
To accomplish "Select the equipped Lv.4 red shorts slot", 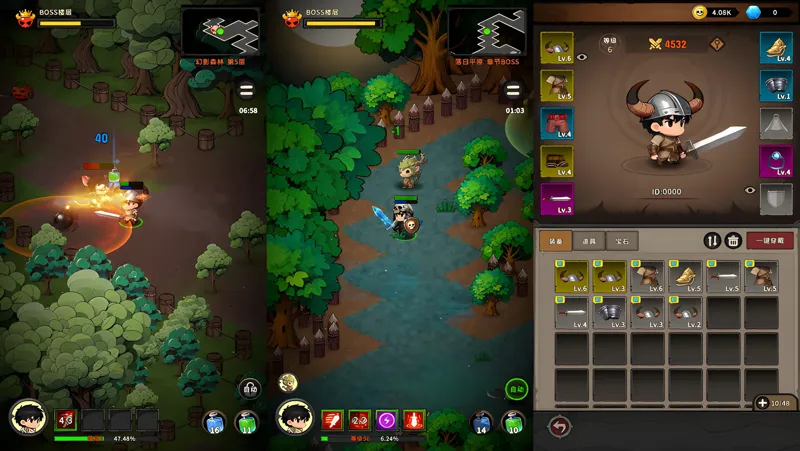I will pyautogui.click(x=557, y=123).
